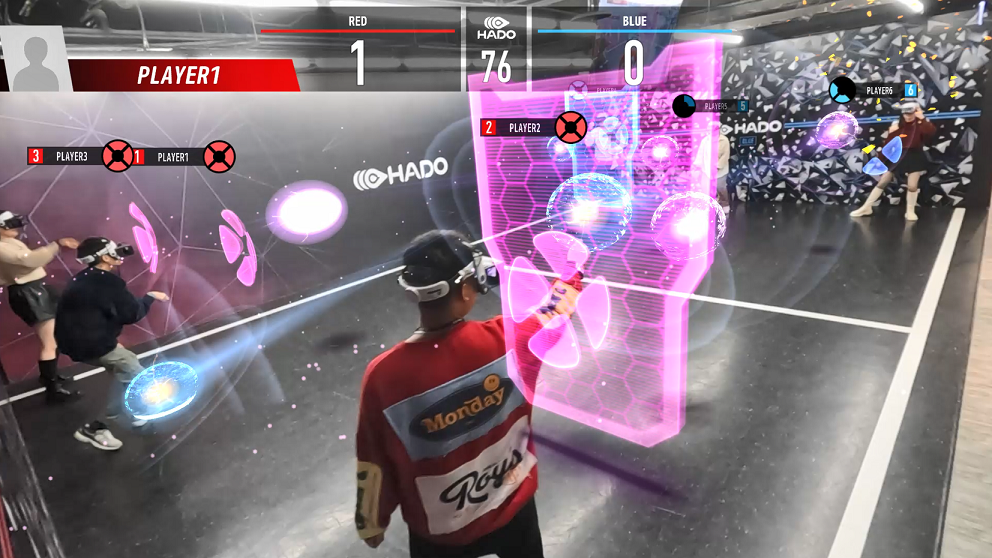
Task: Click the blue gauge icon beside PLAYER5
Action: coord(684,105)
